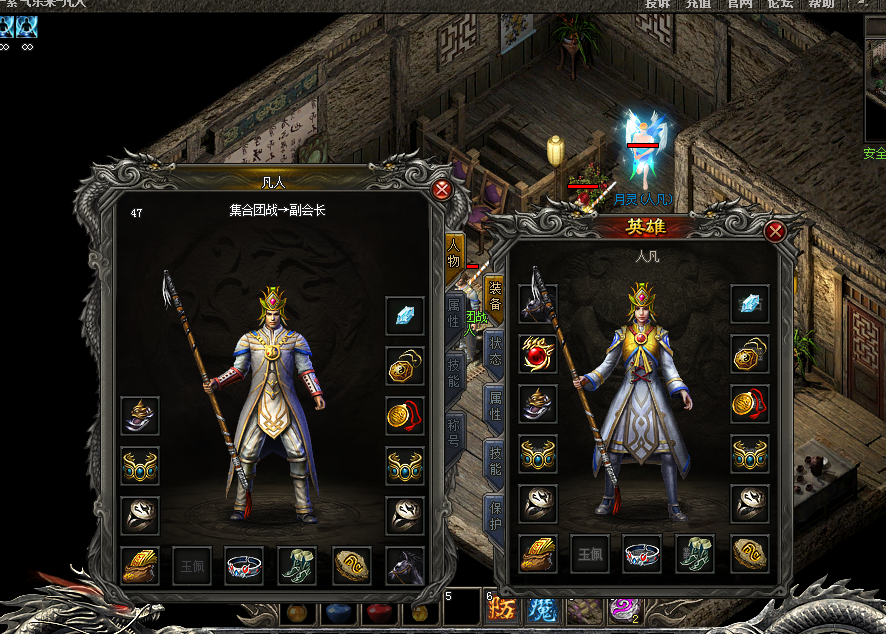Open the 论坛 forum link

pos(780,5)
